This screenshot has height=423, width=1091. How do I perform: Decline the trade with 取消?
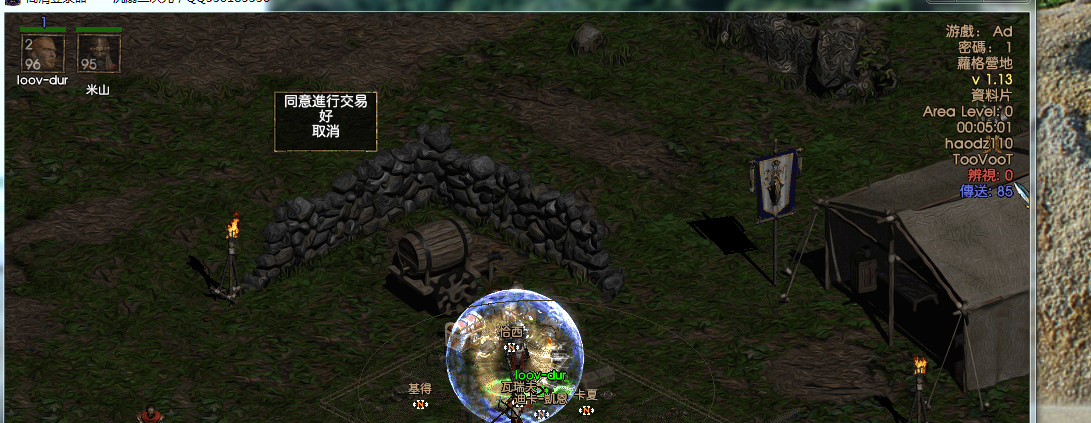(326, 131)
